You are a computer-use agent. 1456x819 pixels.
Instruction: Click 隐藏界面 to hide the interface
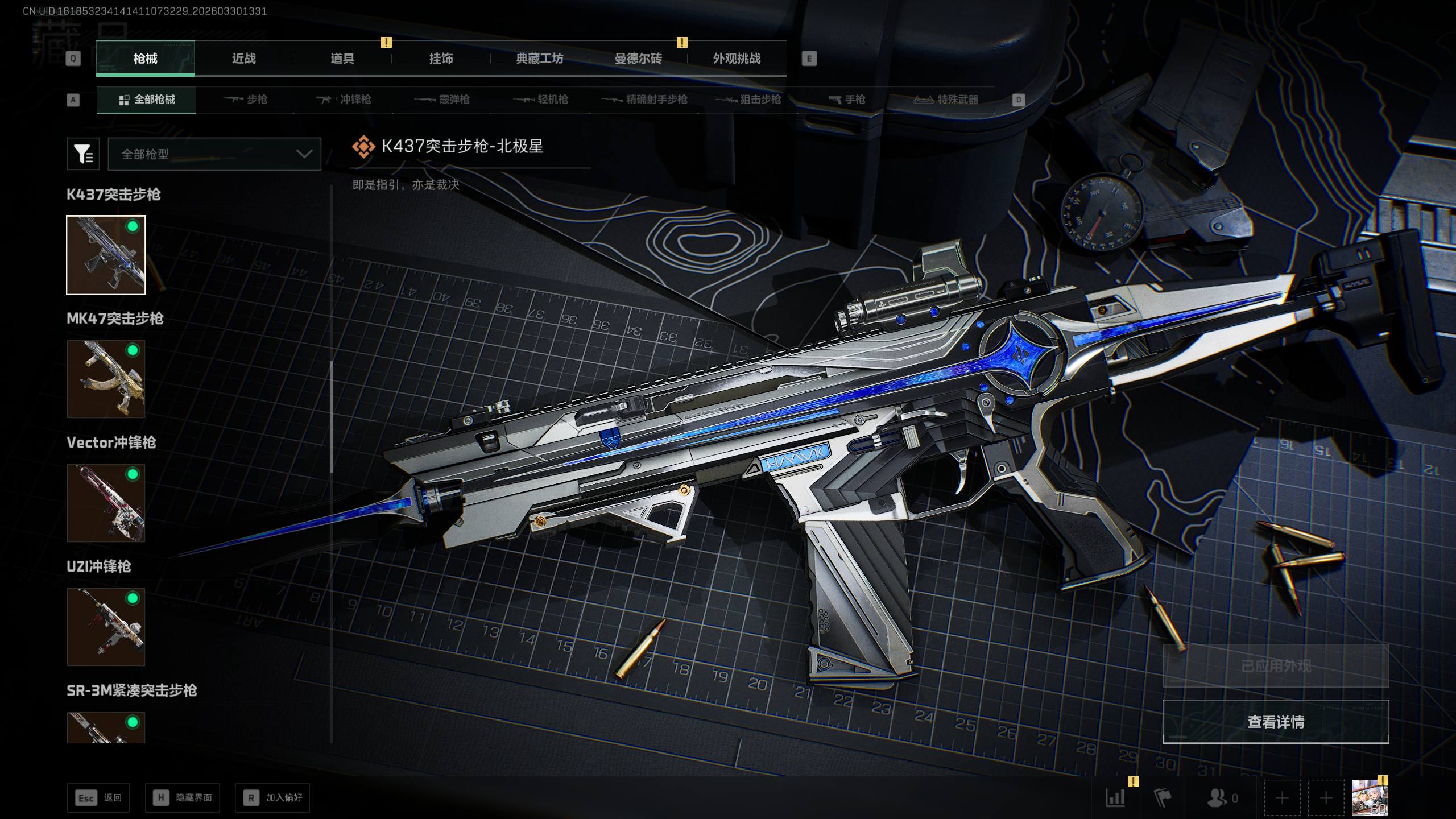point(183,798)
